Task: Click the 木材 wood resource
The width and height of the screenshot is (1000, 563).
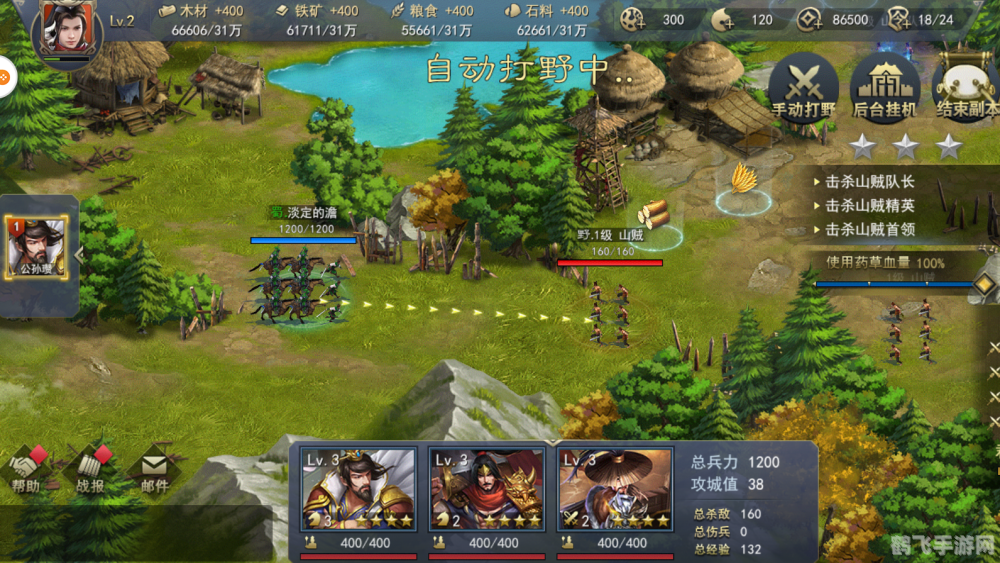Action: click(207, 20)
